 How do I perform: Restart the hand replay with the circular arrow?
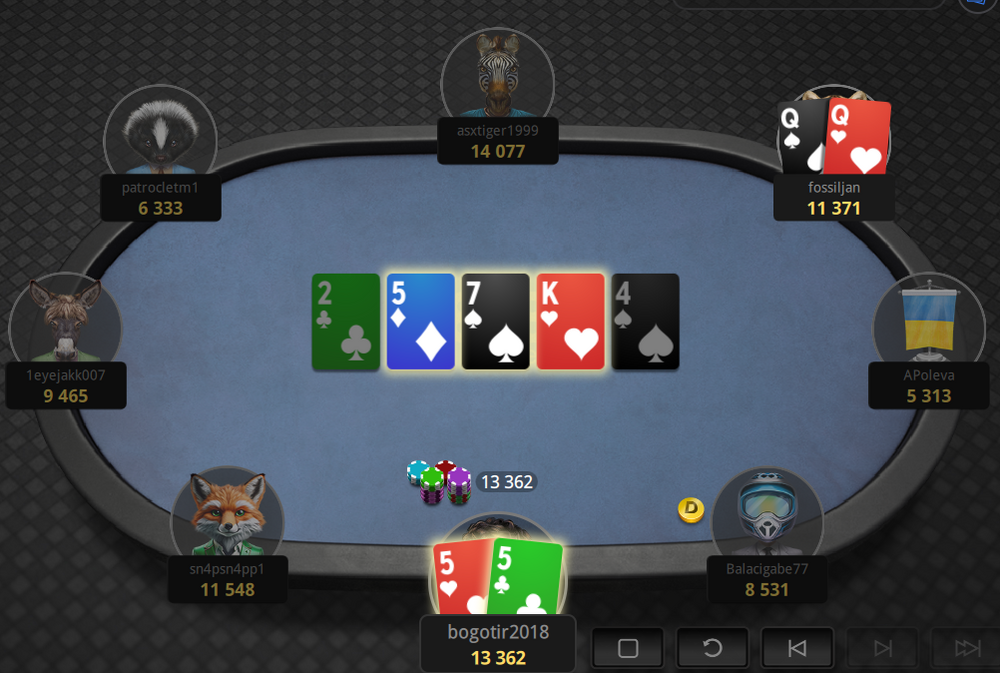(x=712, y=648)
